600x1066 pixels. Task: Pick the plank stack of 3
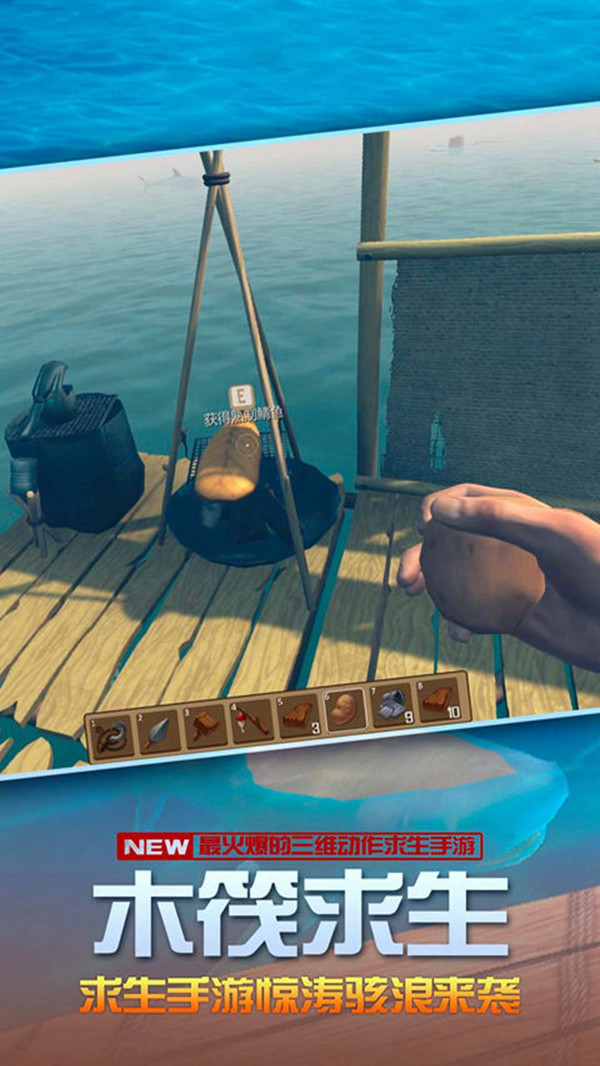click(x=298, y=716)
